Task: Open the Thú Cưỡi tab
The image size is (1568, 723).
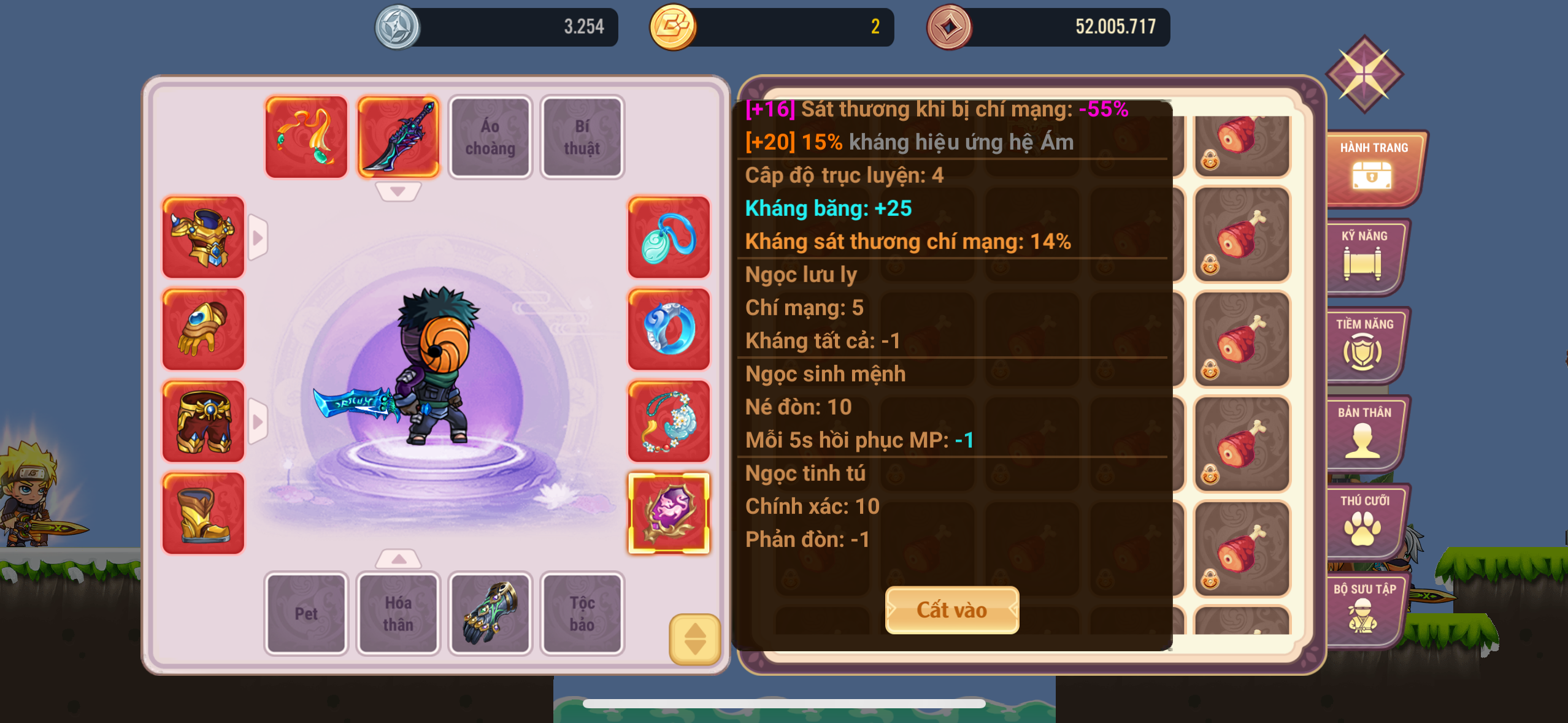Action: click(1364, 521)
